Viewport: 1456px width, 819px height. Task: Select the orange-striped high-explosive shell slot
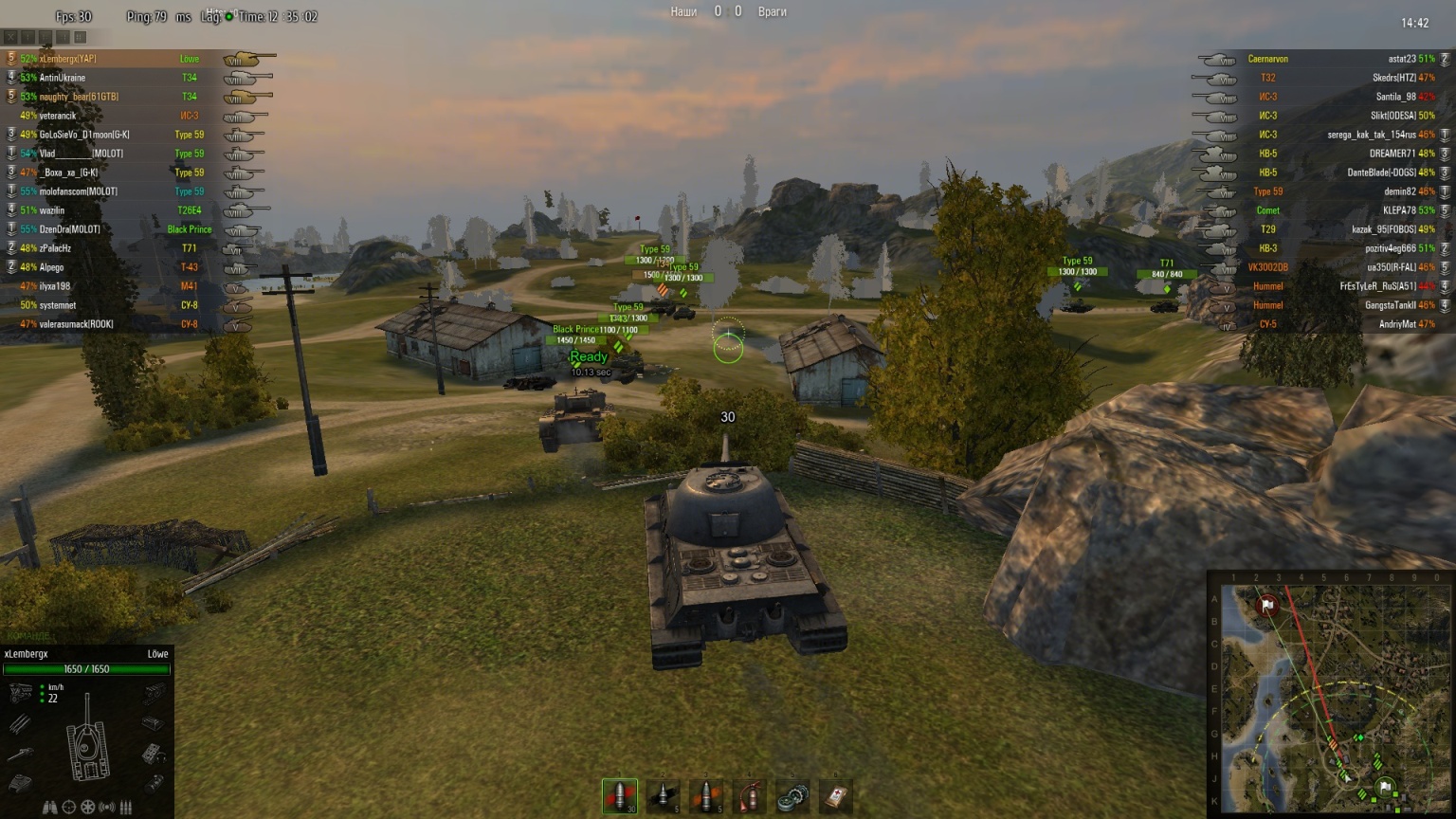tap(706, 796)
